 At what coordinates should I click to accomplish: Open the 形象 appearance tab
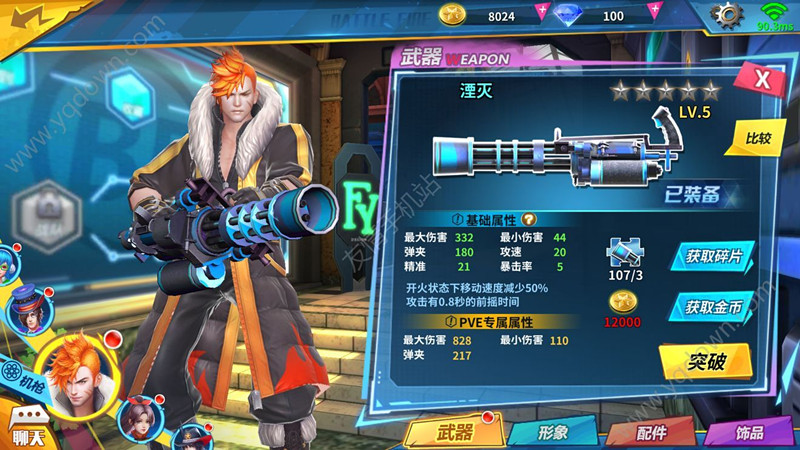(x=553, y=432)
